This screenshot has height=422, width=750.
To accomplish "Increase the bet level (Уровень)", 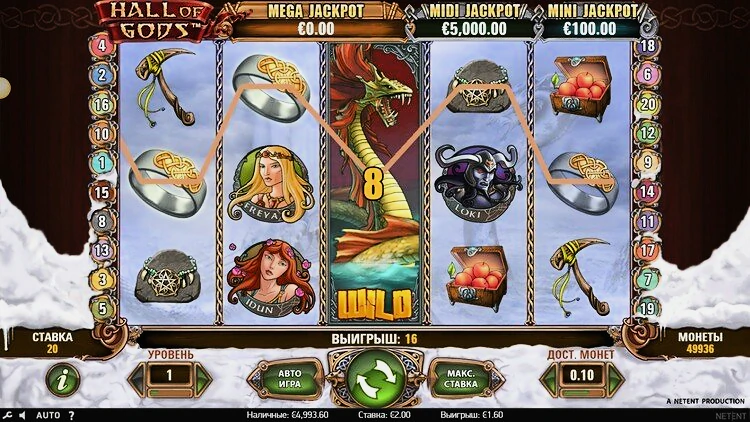I will (203, 379).
